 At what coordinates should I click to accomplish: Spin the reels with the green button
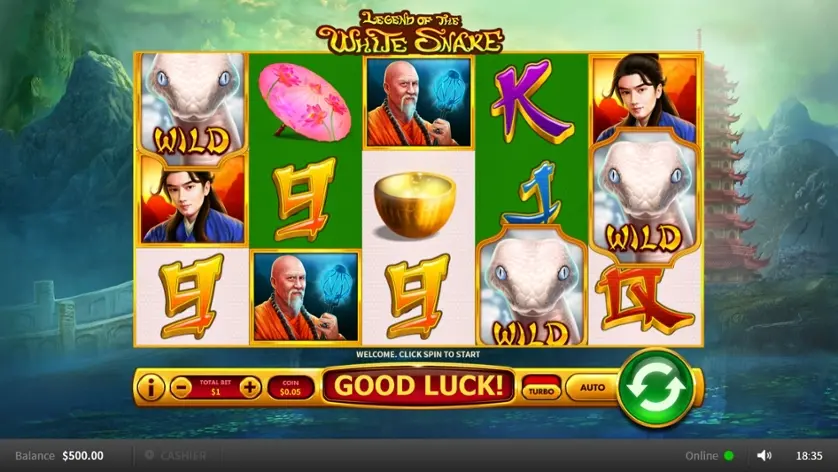point(655,386)
